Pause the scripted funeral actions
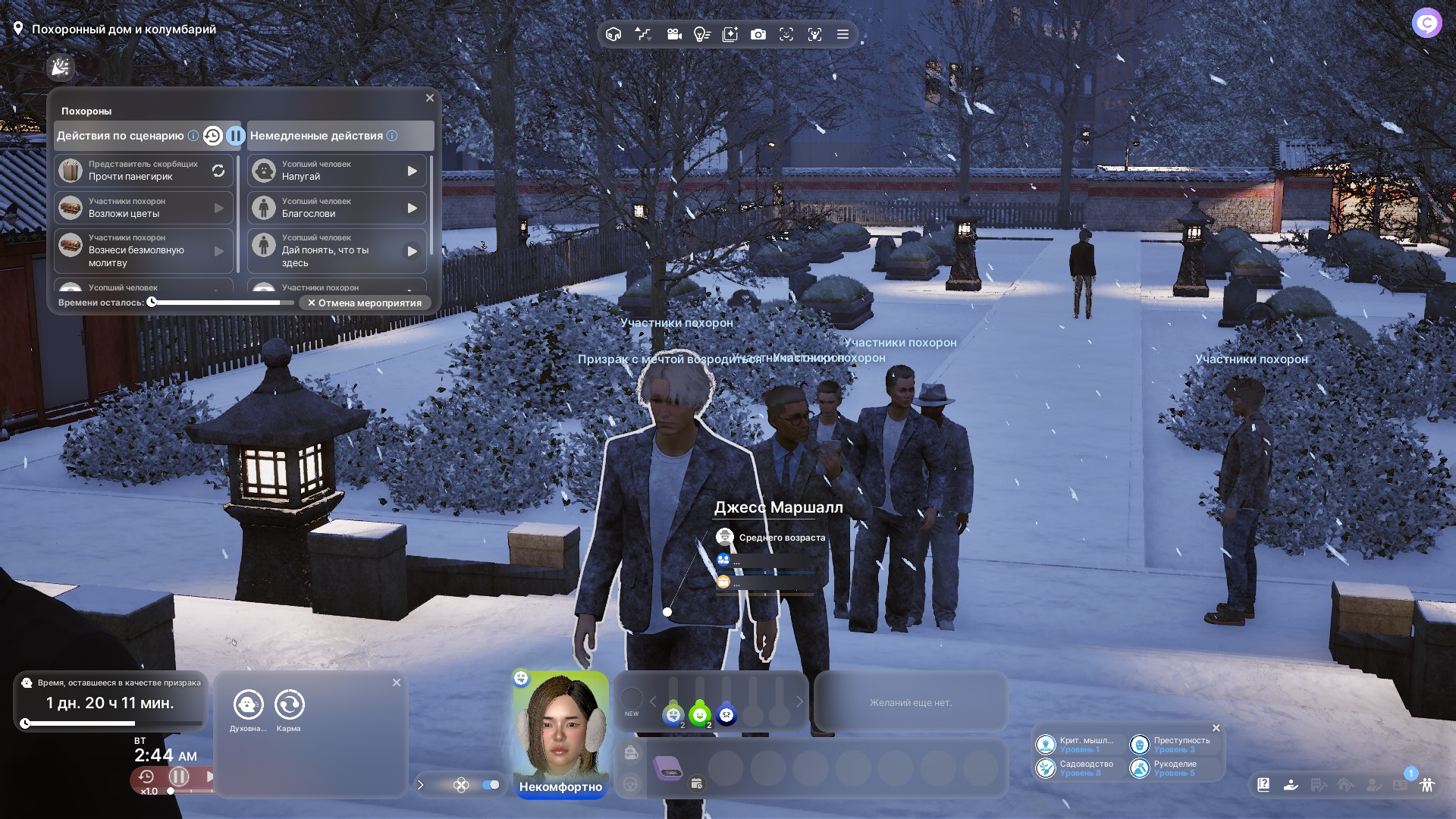The image size is (1456, 819). click(x=236, y=136)
